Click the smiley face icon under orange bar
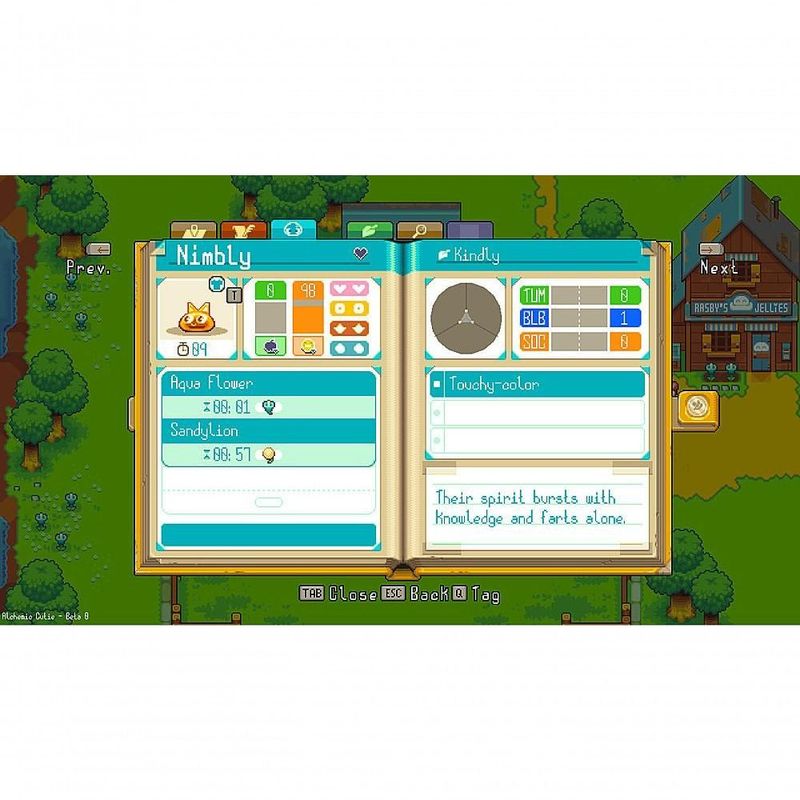The width and height of the screenshot is (800, 800). tap(307, 346)
